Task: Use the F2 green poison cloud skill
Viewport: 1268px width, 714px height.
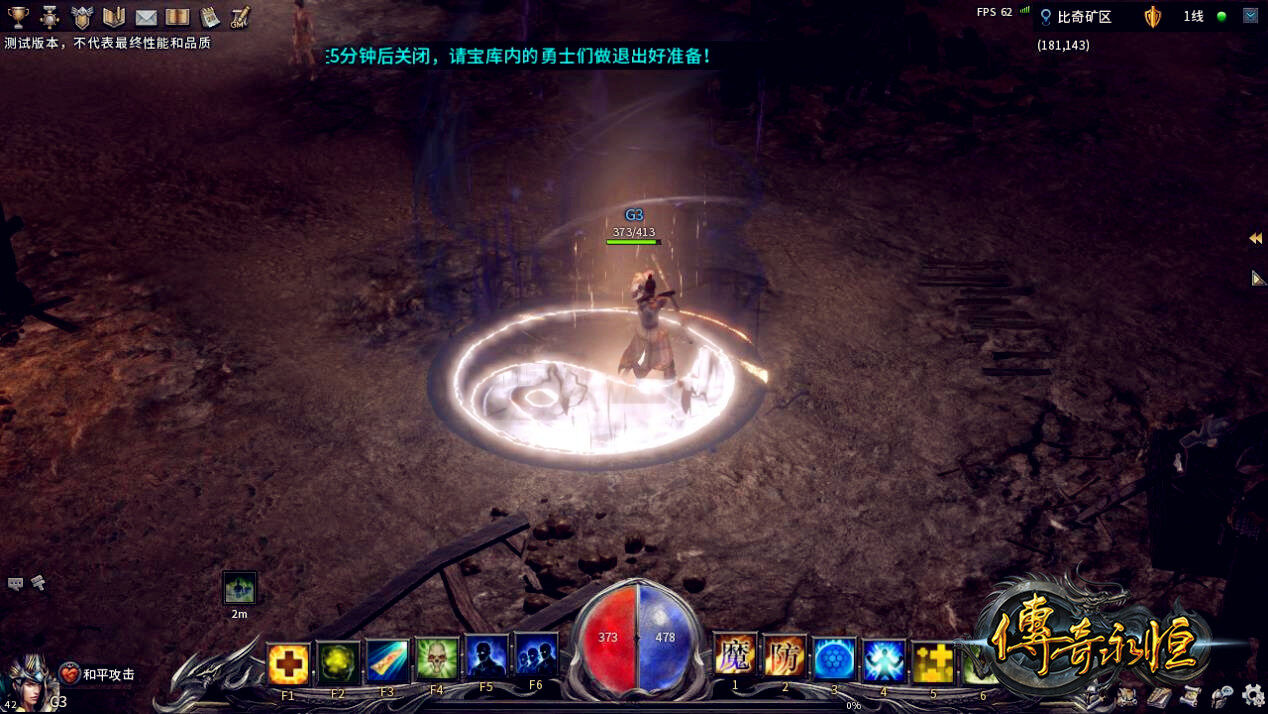Action: click(x=338, y=661)
